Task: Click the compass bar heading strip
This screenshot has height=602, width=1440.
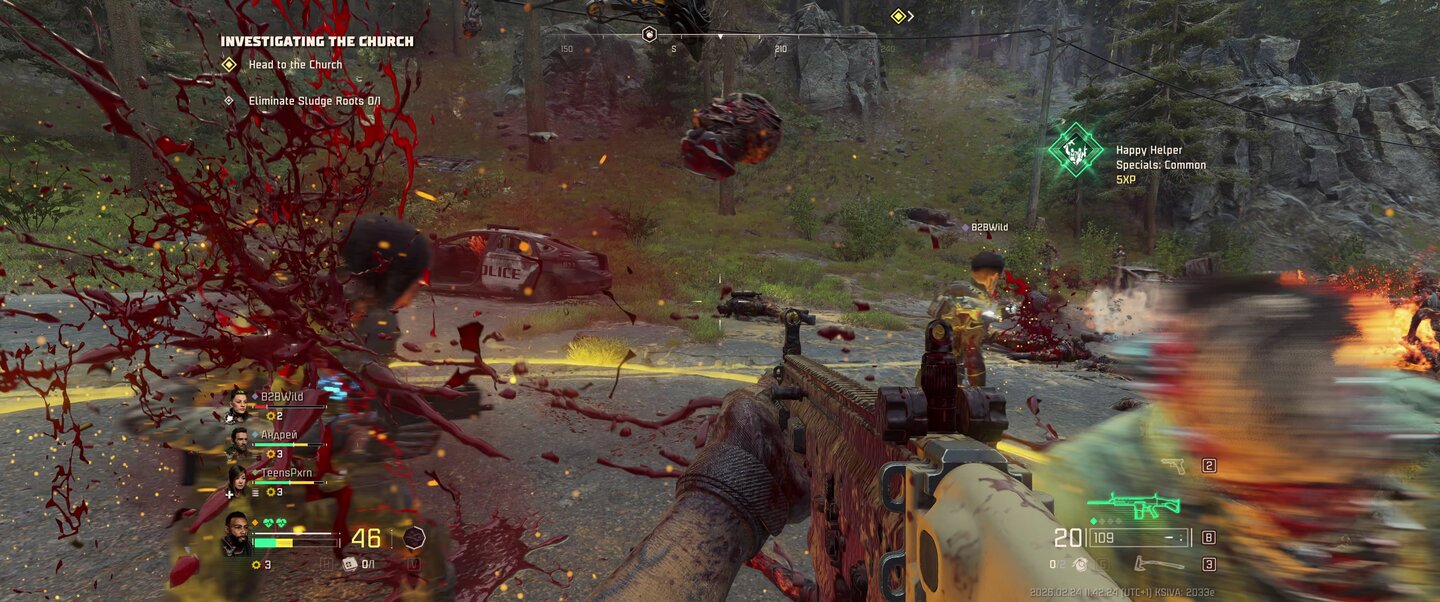Action: (x=720, y=36)
